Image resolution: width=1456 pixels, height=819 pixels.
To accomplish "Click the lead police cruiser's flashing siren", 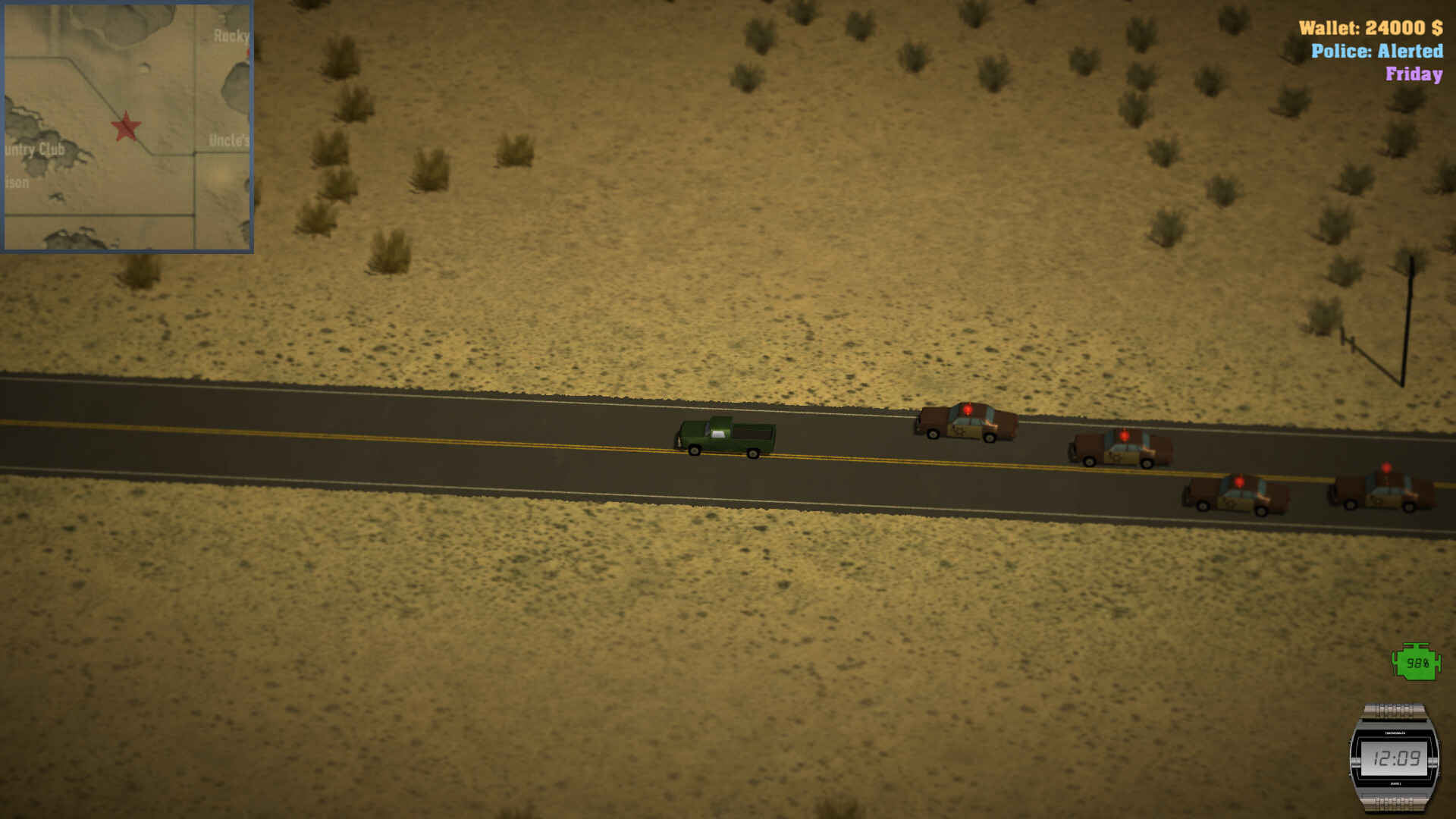I will coord(968,409).
